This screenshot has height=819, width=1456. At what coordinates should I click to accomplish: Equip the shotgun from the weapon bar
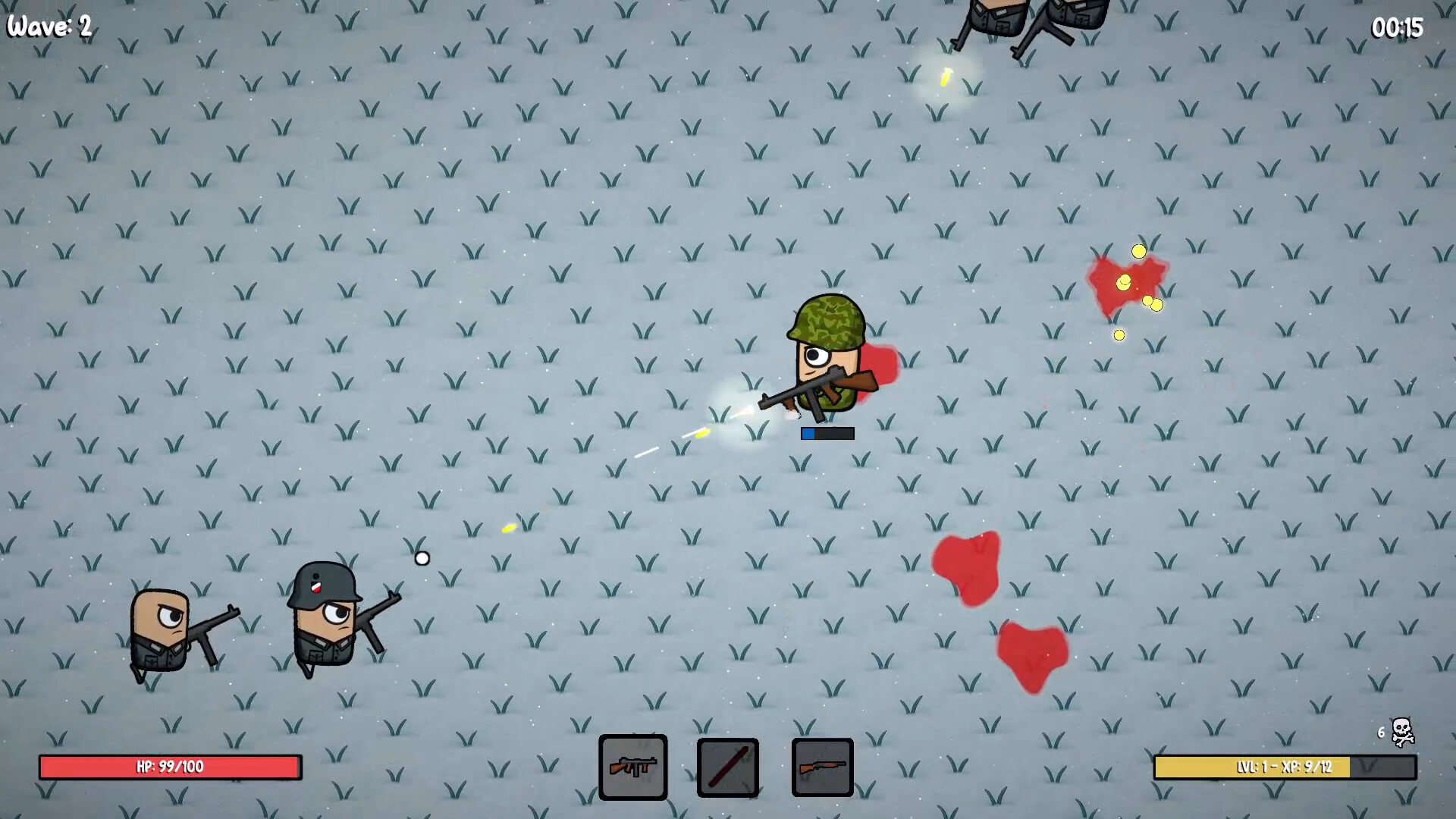822,767
